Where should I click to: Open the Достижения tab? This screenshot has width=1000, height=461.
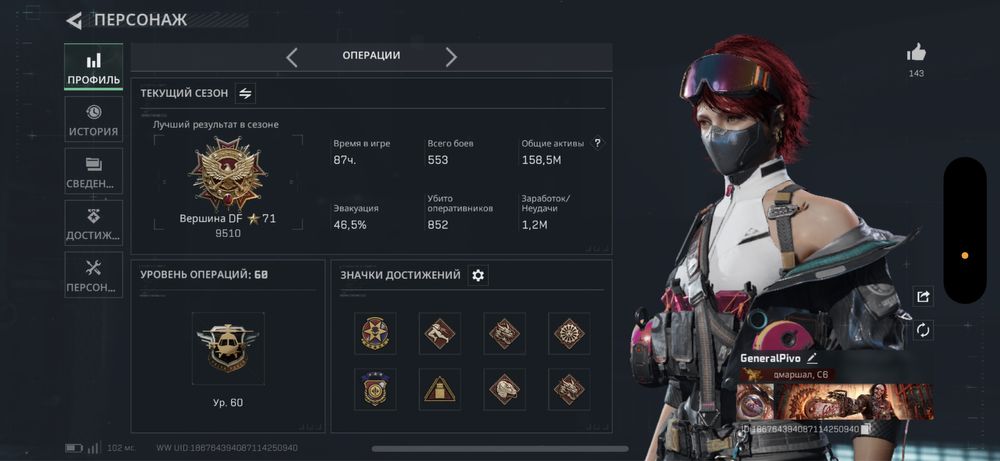[x=94, y=223]
